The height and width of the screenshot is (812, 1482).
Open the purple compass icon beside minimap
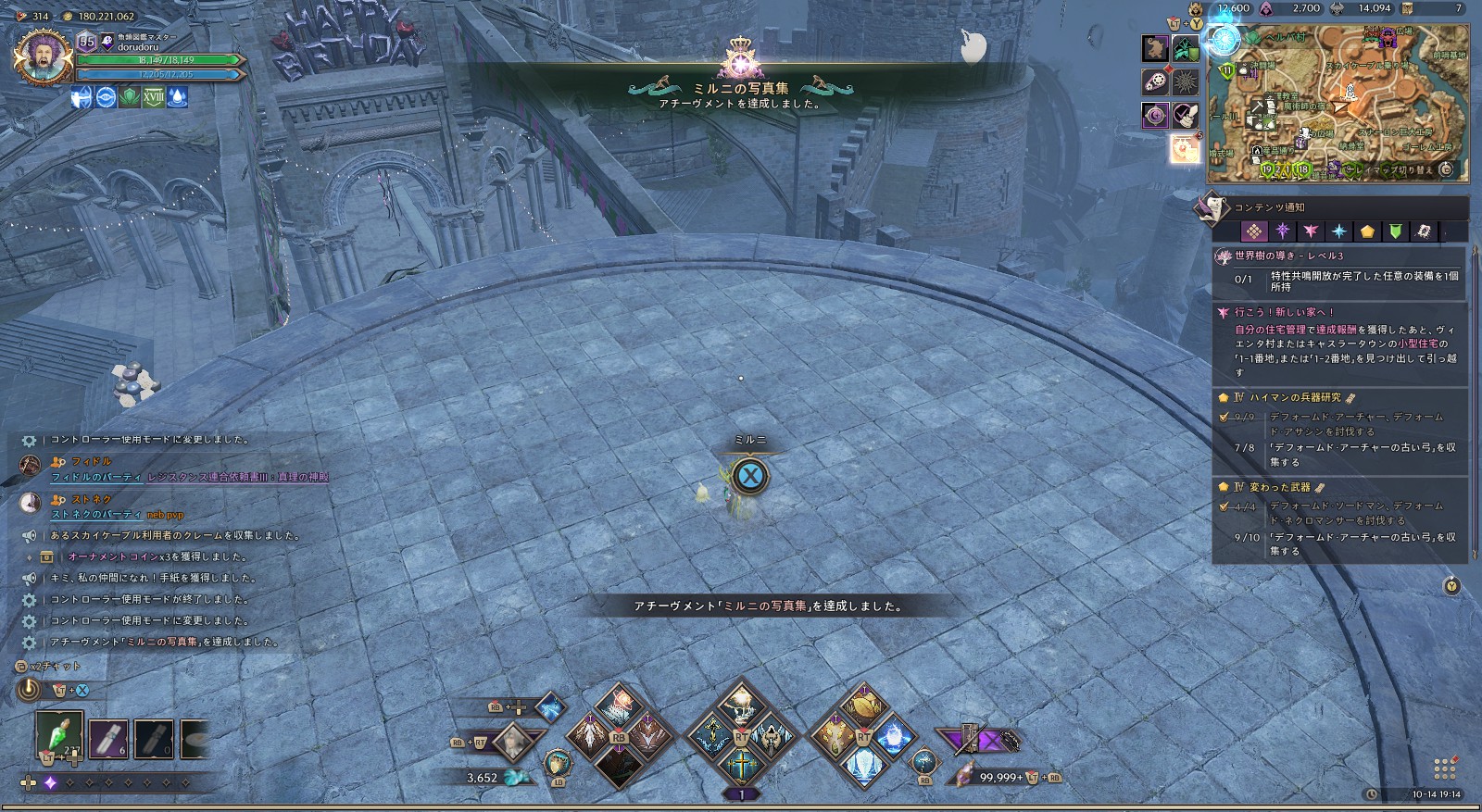(1155, 116)
